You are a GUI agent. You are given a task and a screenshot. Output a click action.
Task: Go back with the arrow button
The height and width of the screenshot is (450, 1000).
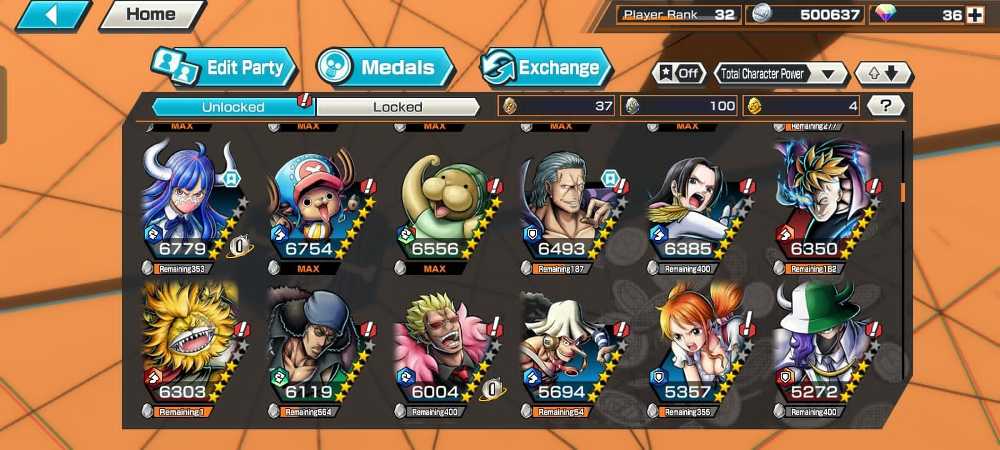click(51, 15)
